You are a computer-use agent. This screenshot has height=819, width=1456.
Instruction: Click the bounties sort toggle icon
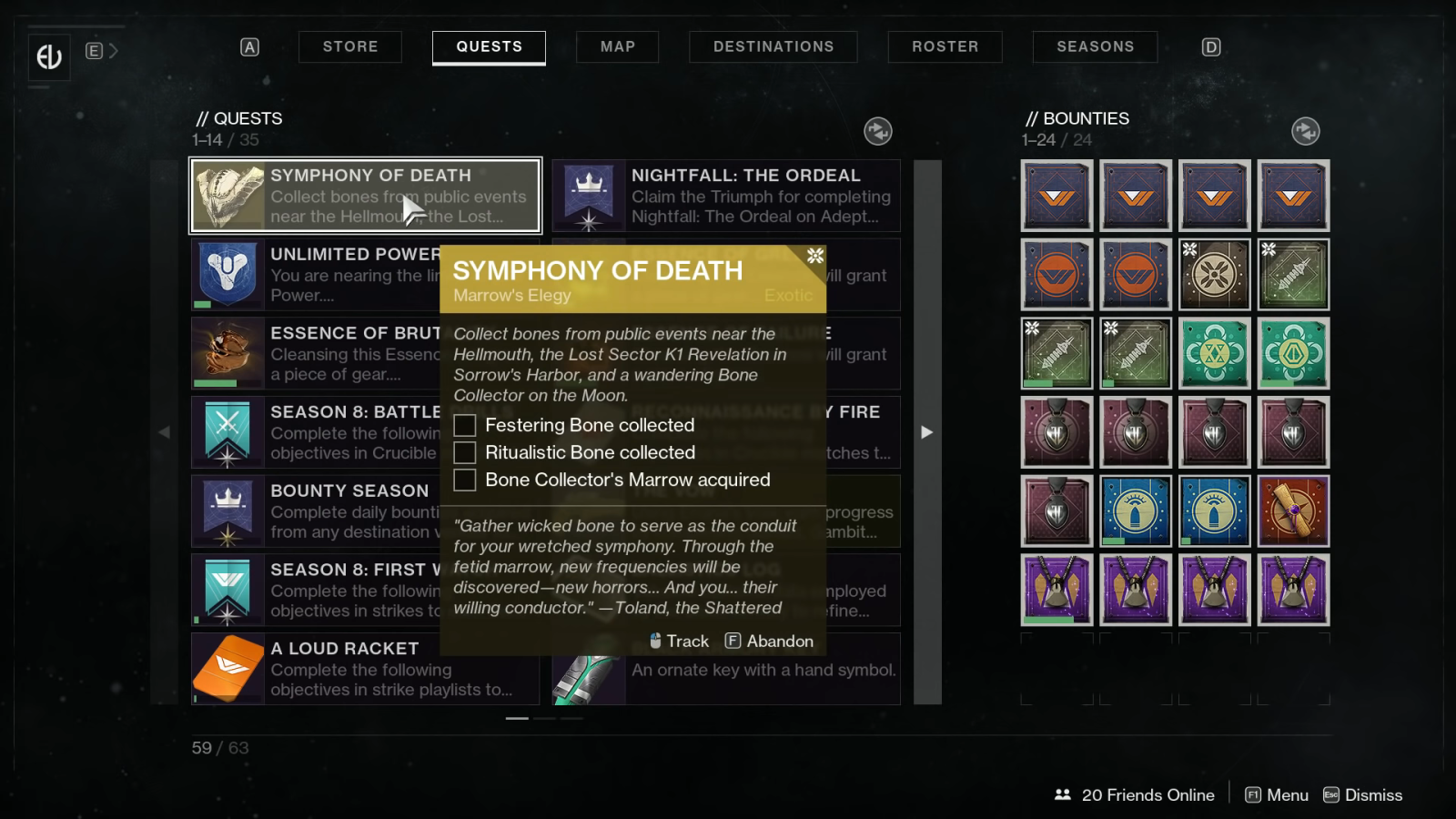pyautogui.click(x=1305, y=131)
